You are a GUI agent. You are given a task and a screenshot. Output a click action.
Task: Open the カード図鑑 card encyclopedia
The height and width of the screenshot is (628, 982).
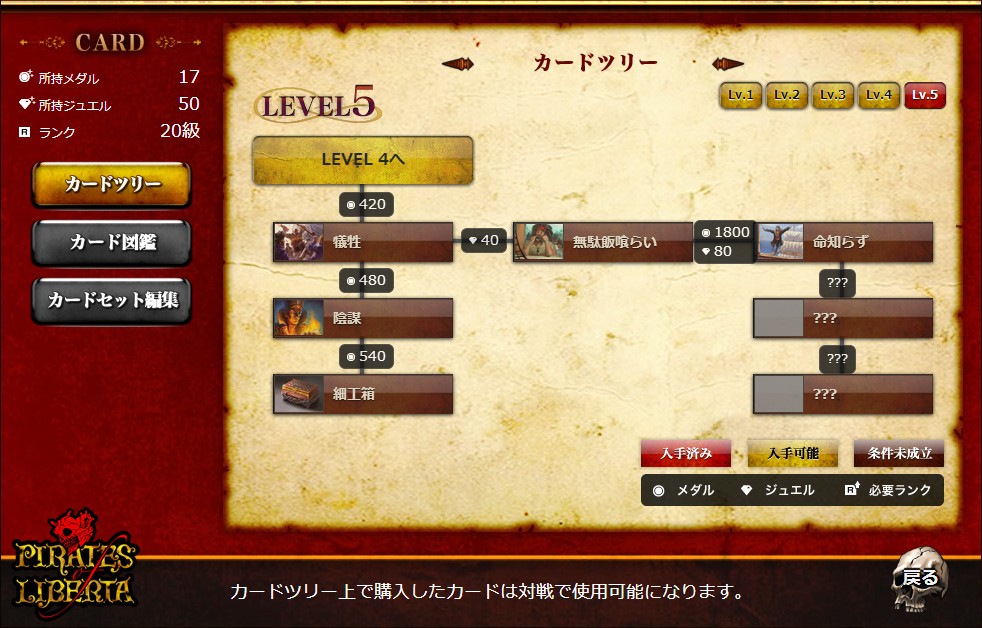[111, 242]
